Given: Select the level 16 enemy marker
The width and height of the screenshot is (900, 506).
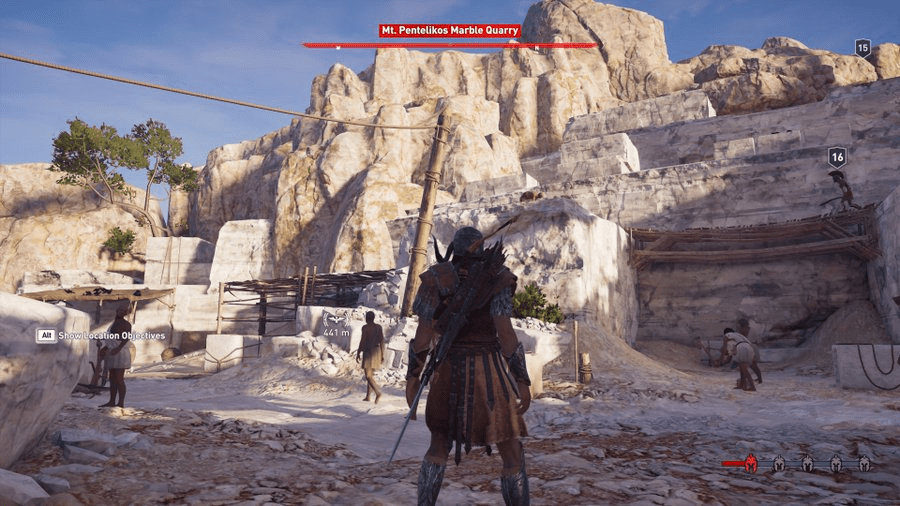Looking at the screenshot, I should click(837, 157).
